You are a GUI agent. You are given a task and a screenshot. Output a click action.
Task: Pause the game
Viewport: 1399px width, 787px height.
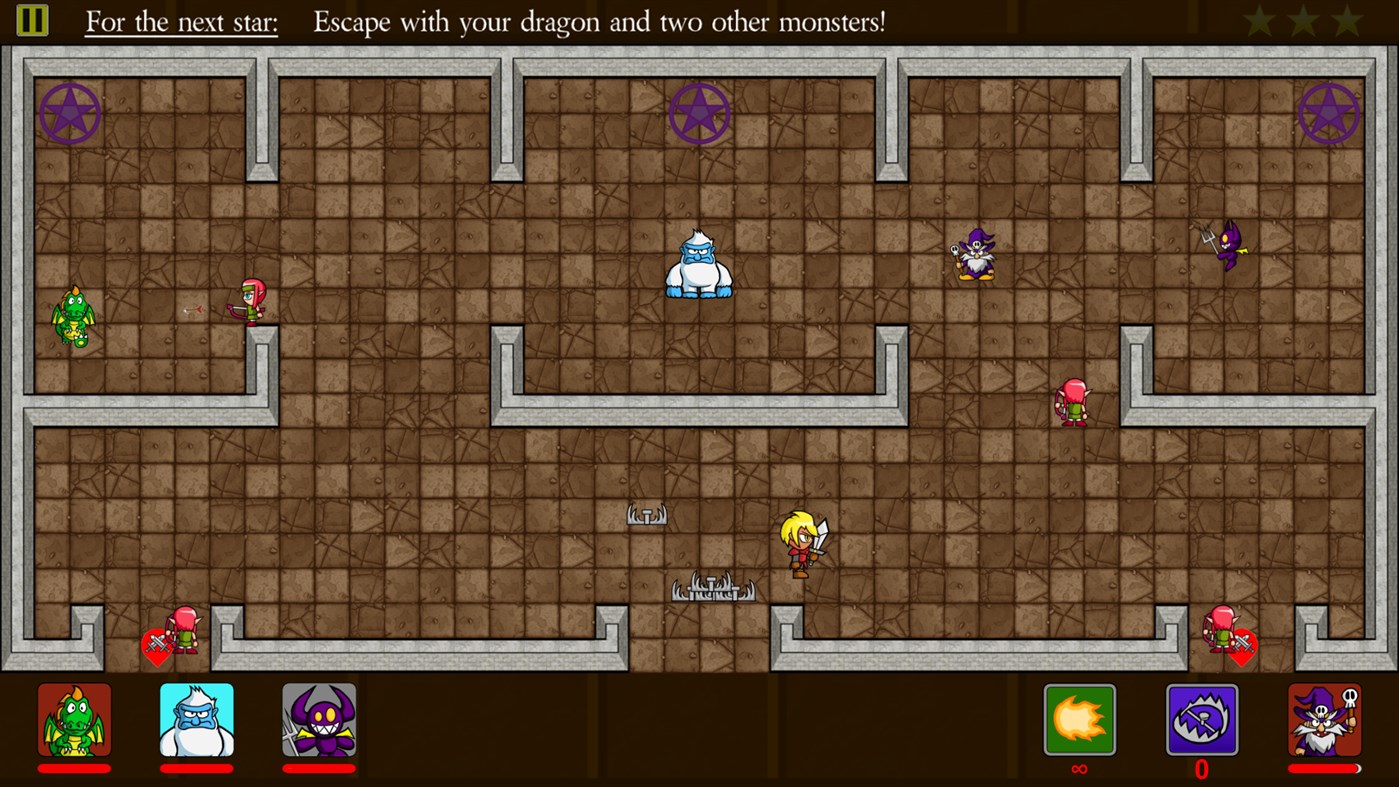click(32, 20)
